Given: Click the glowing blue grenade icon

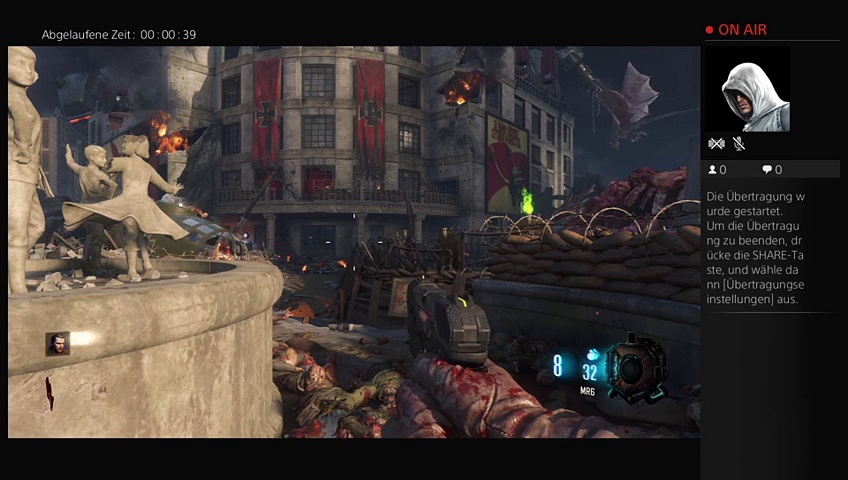Looking at the screenshot, I should click(592, 354).
